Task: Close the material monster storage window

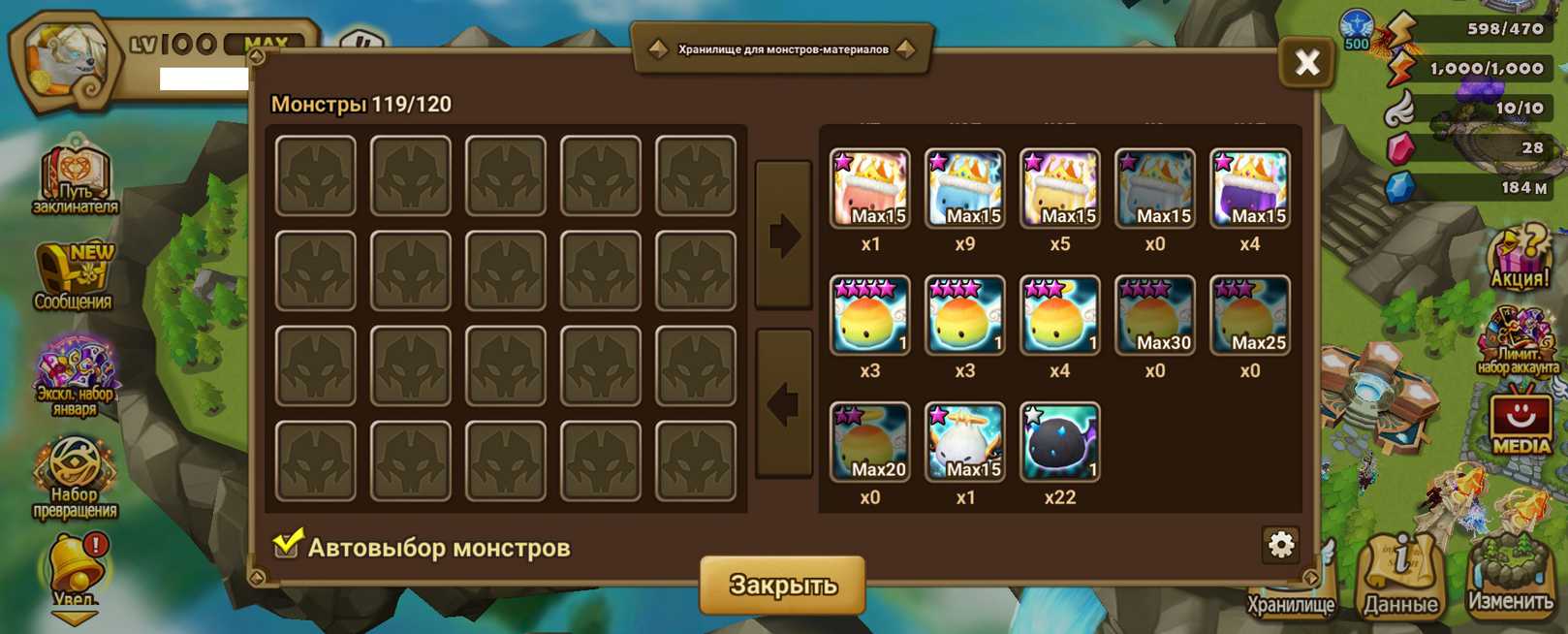Action: [x=1306, y=64]
